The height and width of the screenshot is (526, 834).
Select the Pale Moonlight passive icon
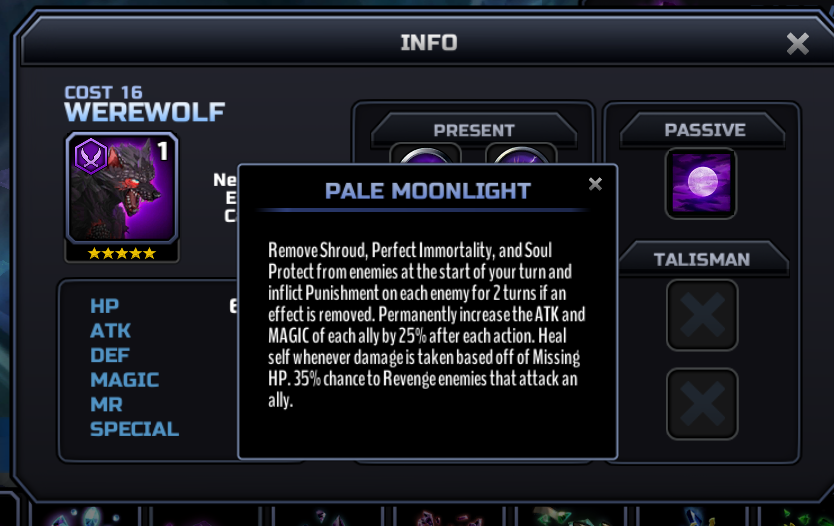click(x=700, y=183)
